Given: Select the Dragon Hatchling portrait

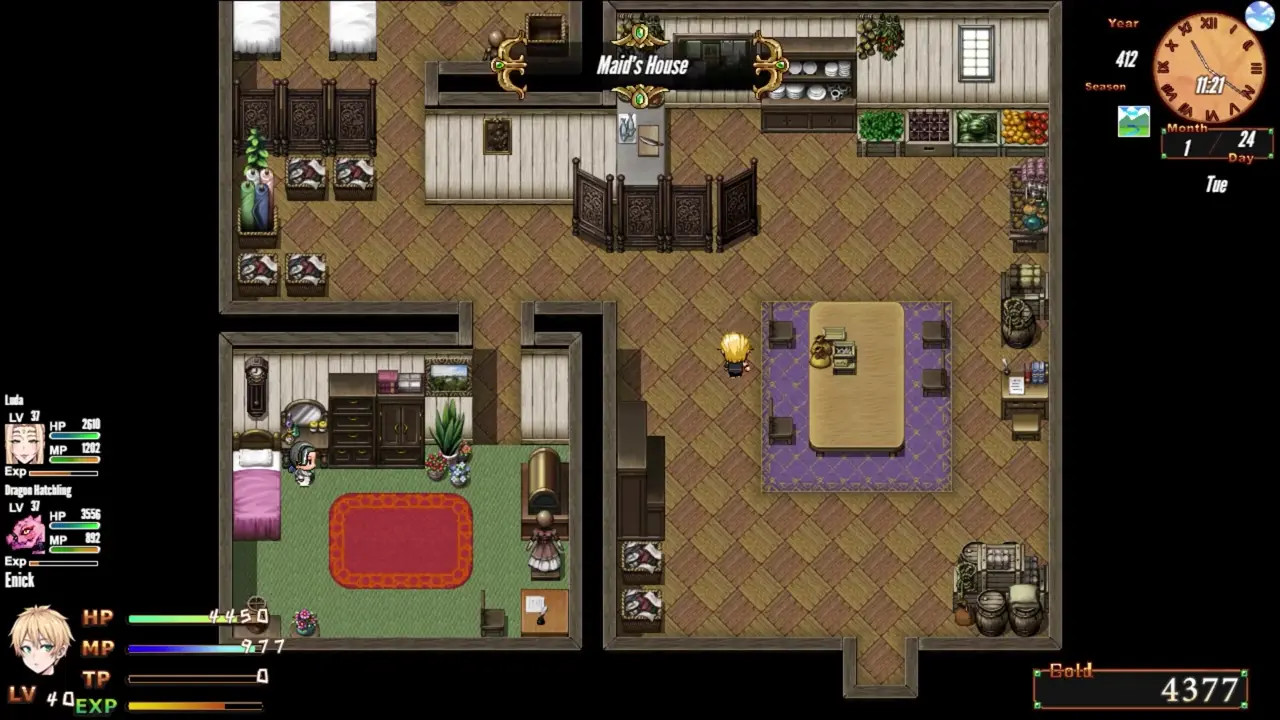Looking at the screenshot, I should pyautogui.click(x=25, y=533).
